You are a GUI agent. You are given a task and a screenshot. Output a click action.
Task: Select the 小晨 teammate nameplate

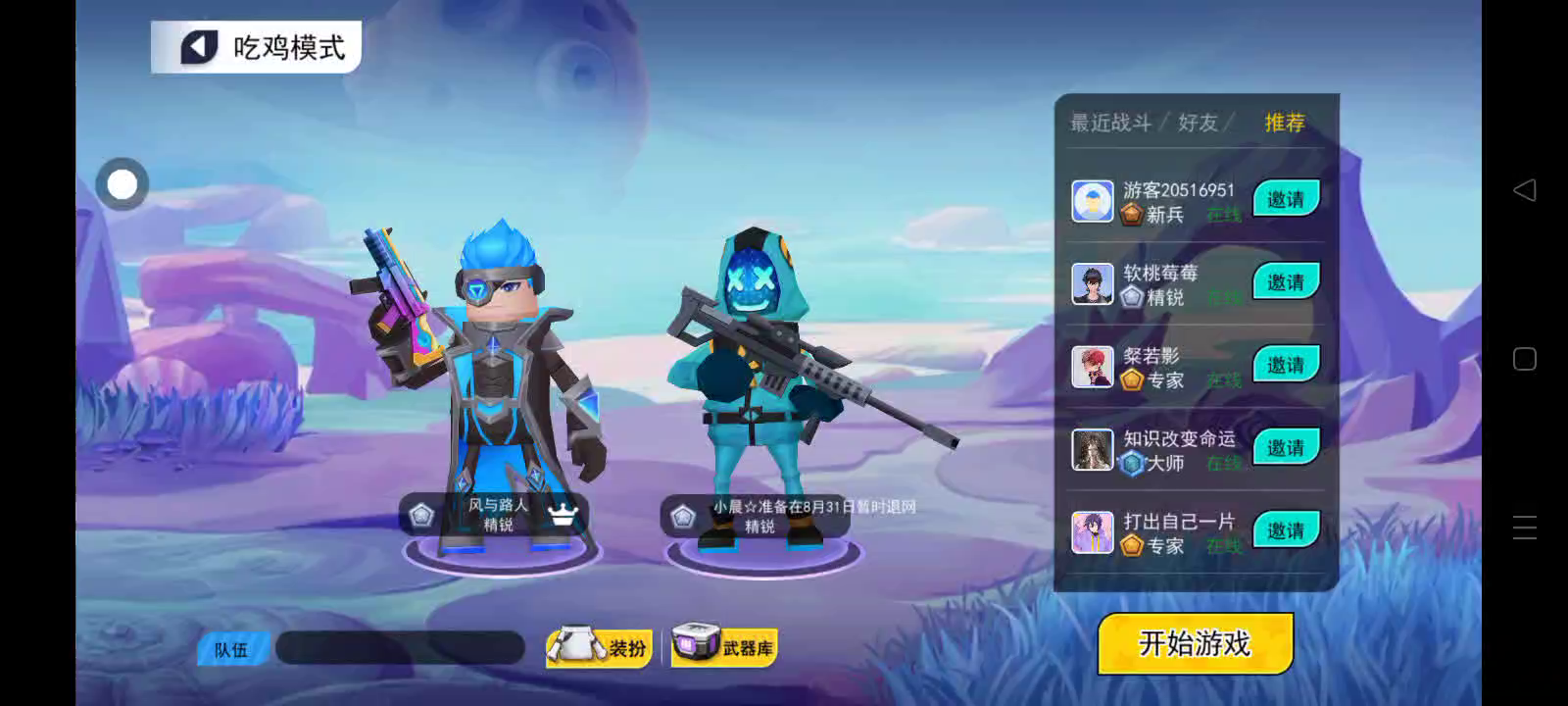click(757, 516)
